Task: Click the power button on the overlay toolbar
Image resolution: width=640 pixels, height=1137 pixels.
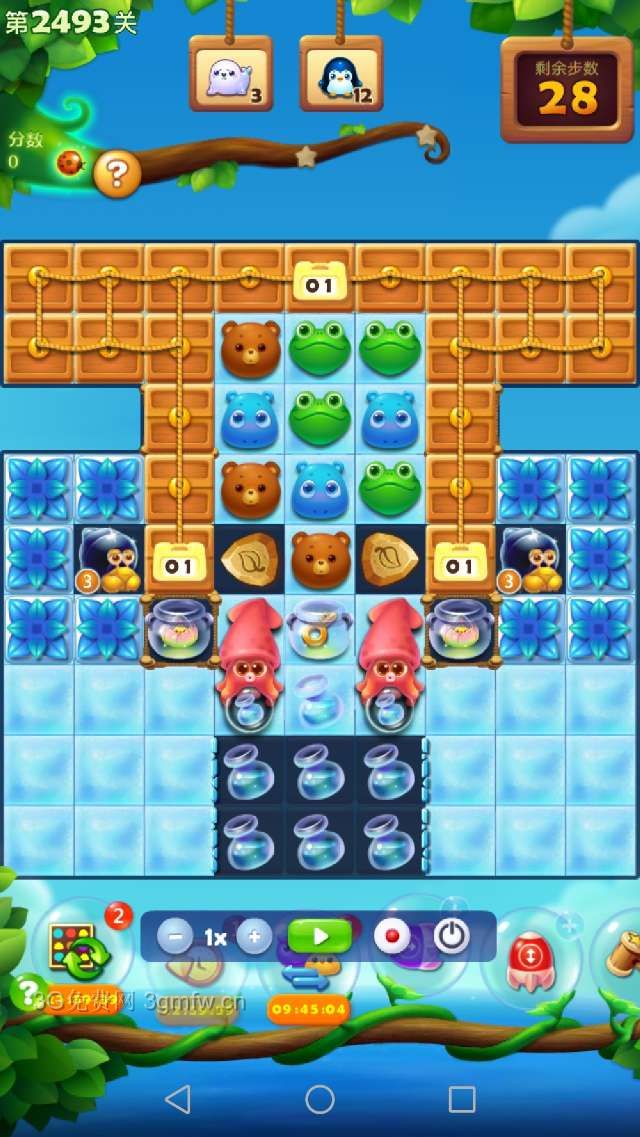Action: pos(451,937)
